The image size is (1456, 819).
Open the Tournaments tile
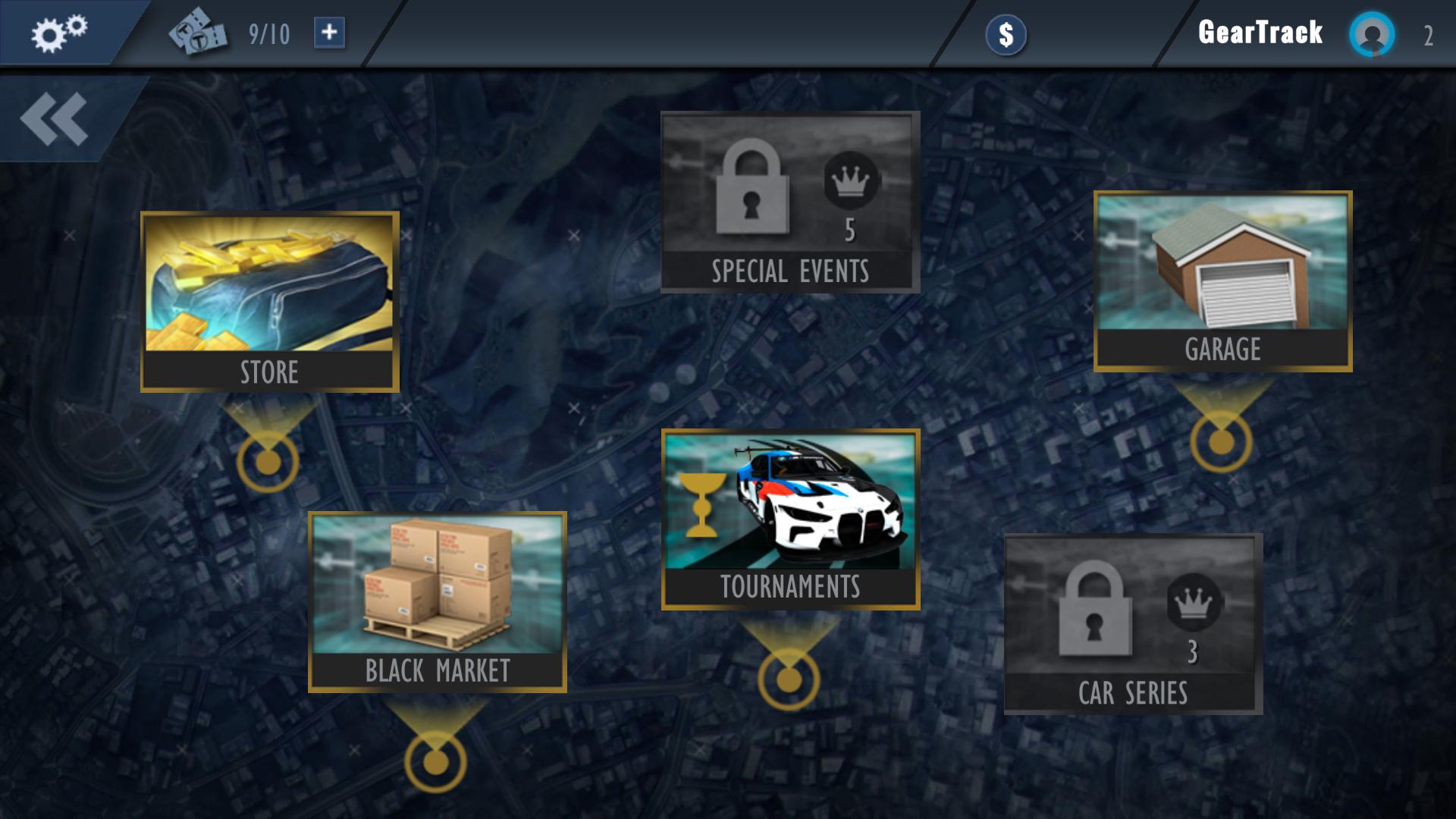click(790, 519)
